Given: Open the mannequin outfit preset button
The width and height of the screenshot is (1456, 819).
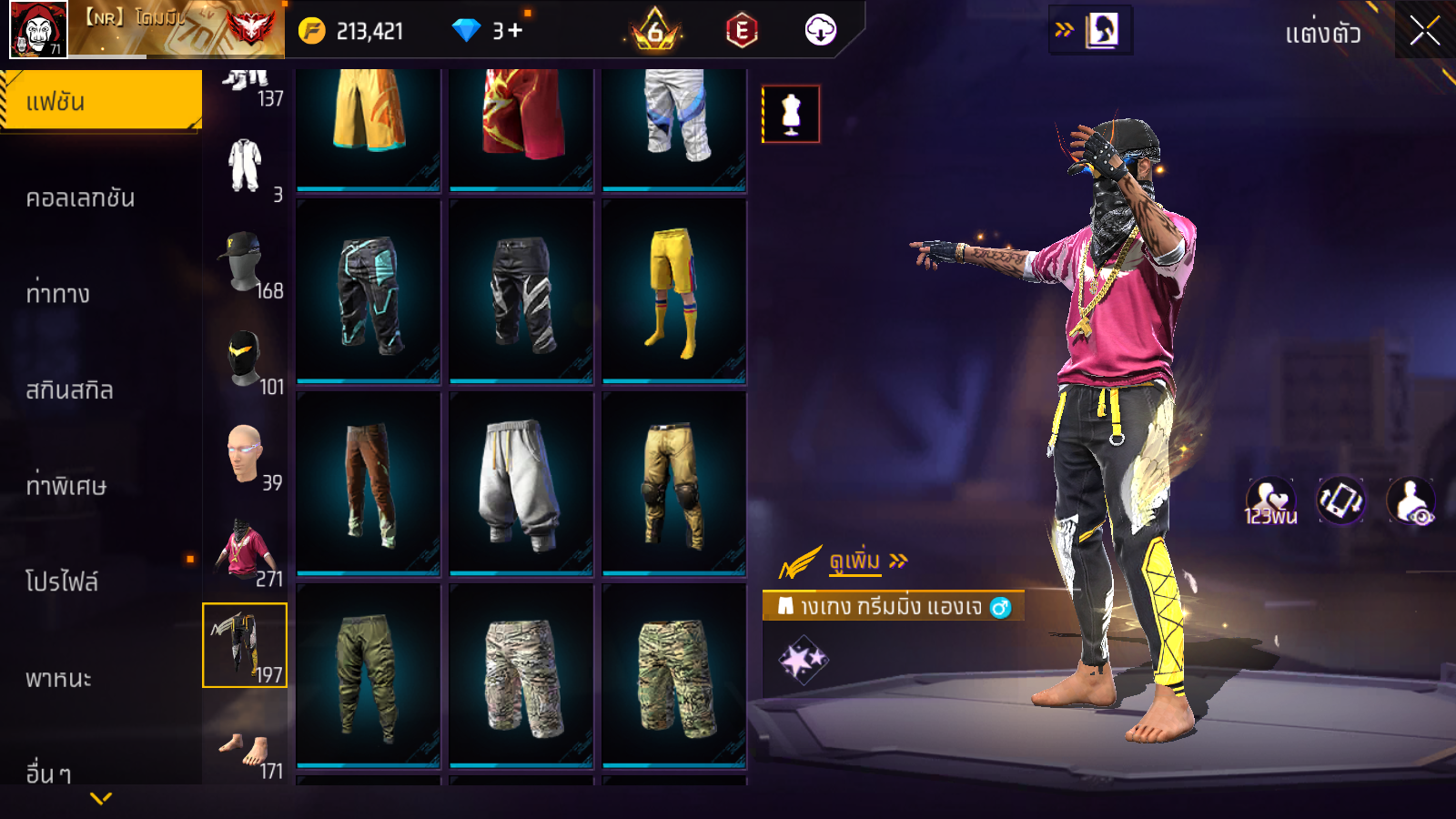Looking at the screenshot, I should [791, 115].
